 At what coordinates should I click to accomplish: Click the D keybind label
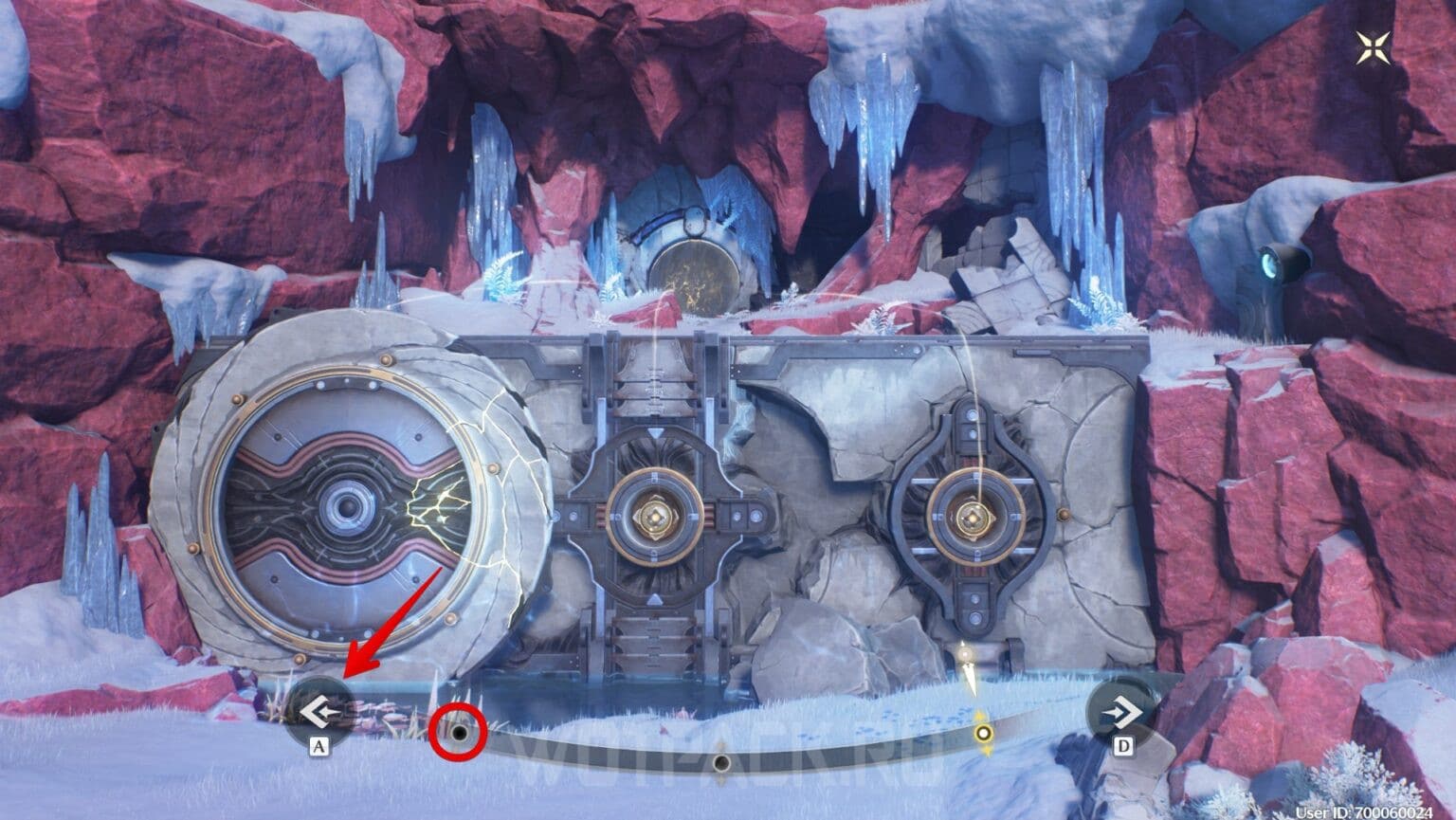[x=1121, y=747]
